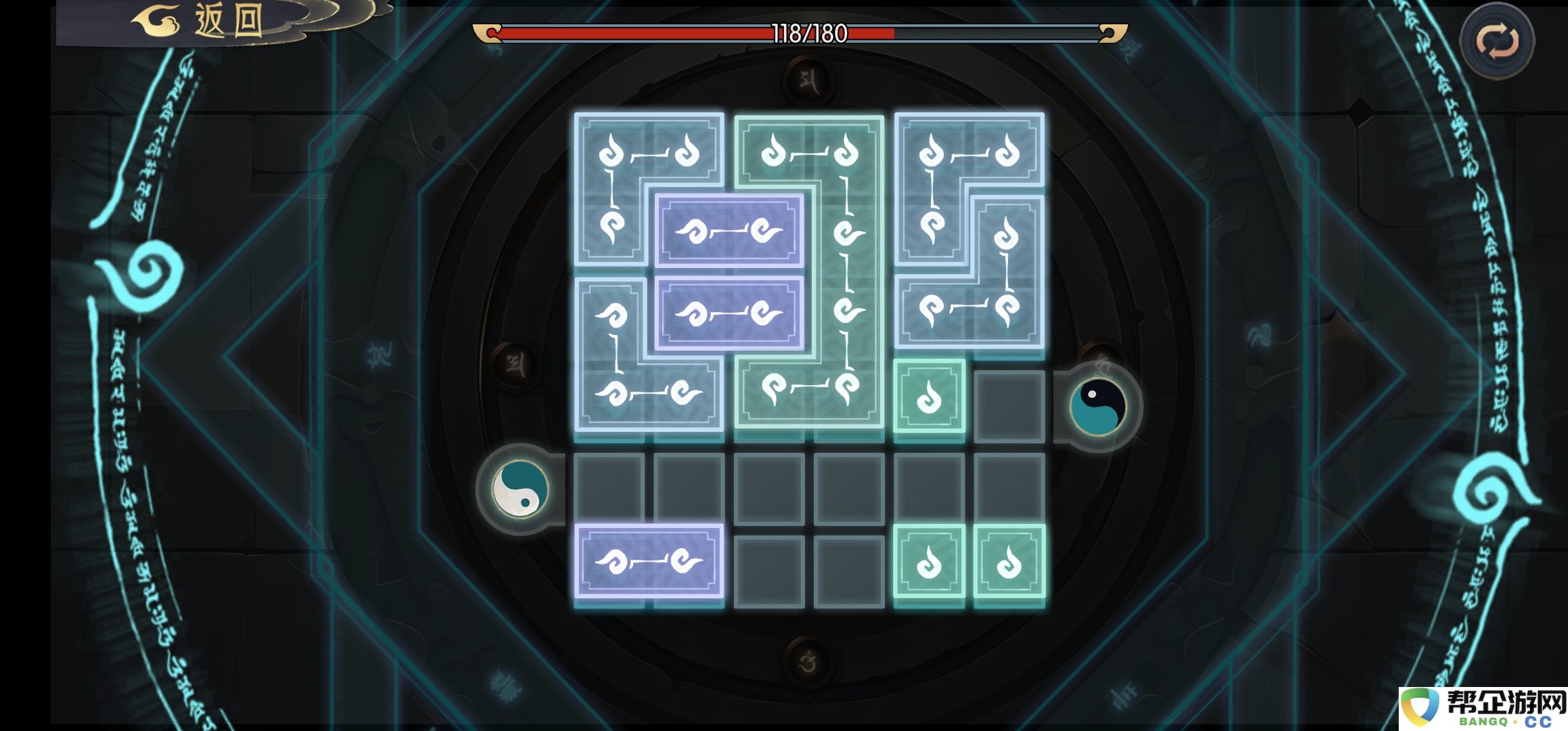Select the single green flame tile nearest the dark yin-yang

(929, 397)
